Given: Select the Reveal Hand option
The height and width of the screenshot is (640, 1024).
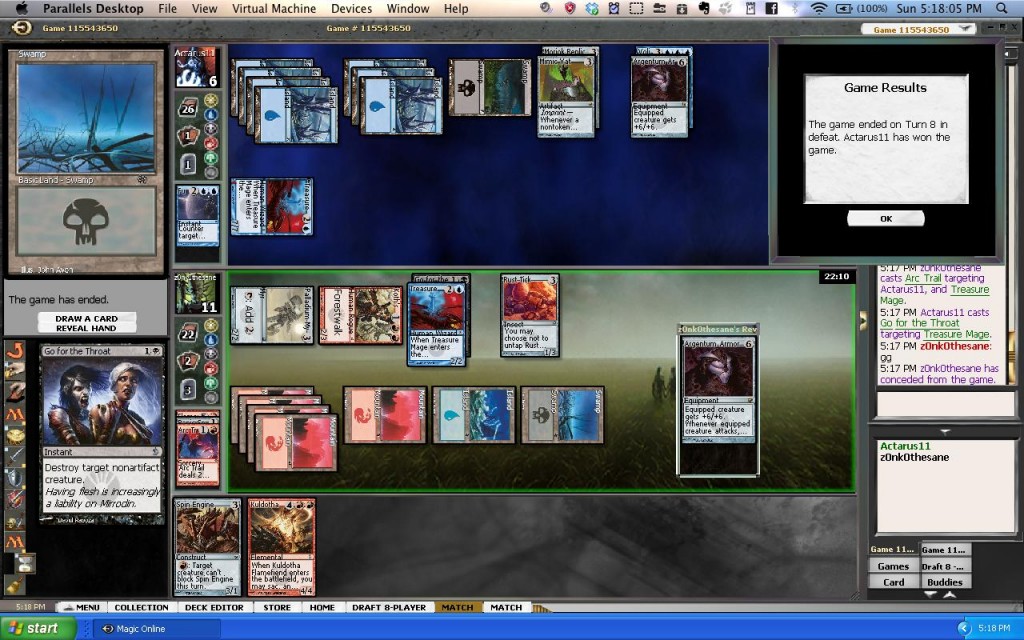Looking at the screenshot, I should coord(86,328).
